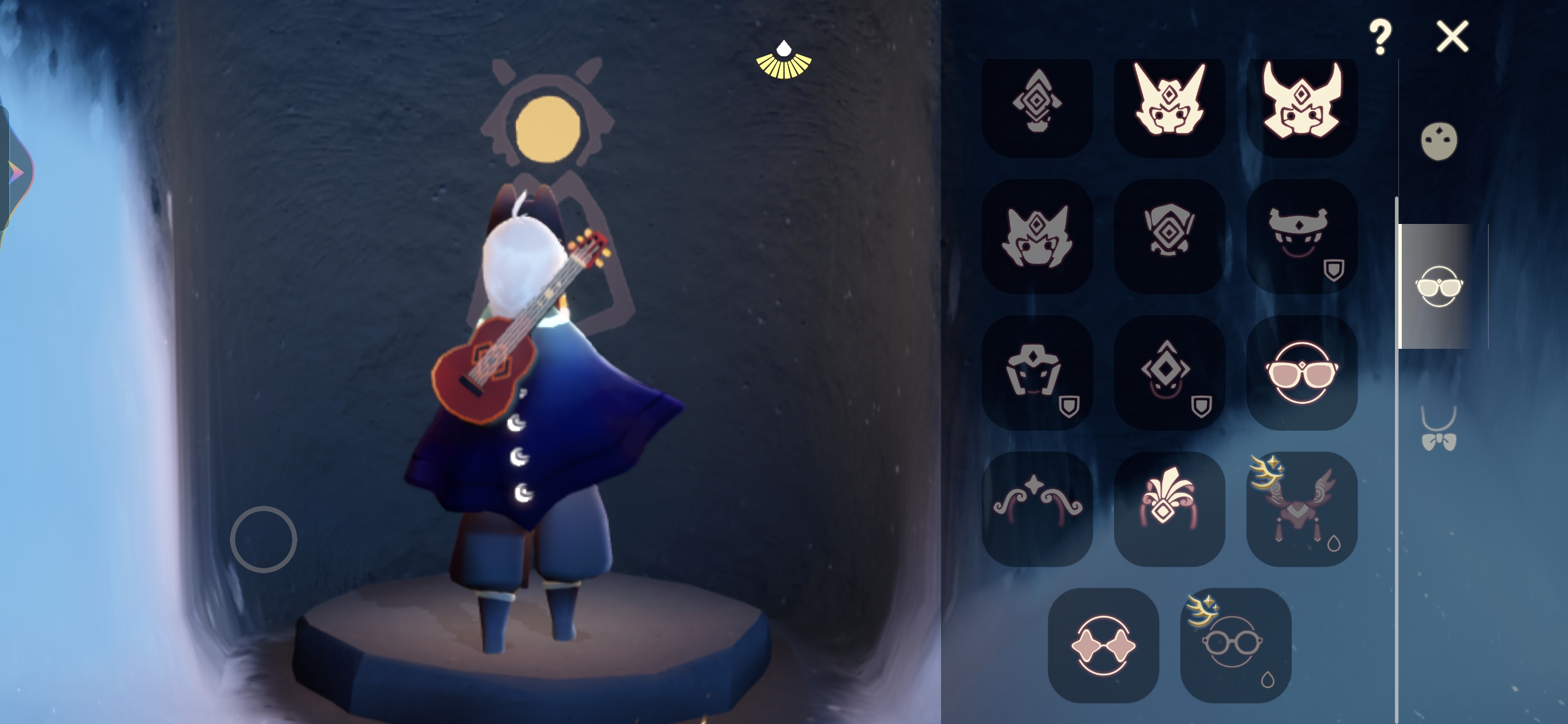
Task: Select the round wire spectacles item
Action: click(x=1235, y=645)
